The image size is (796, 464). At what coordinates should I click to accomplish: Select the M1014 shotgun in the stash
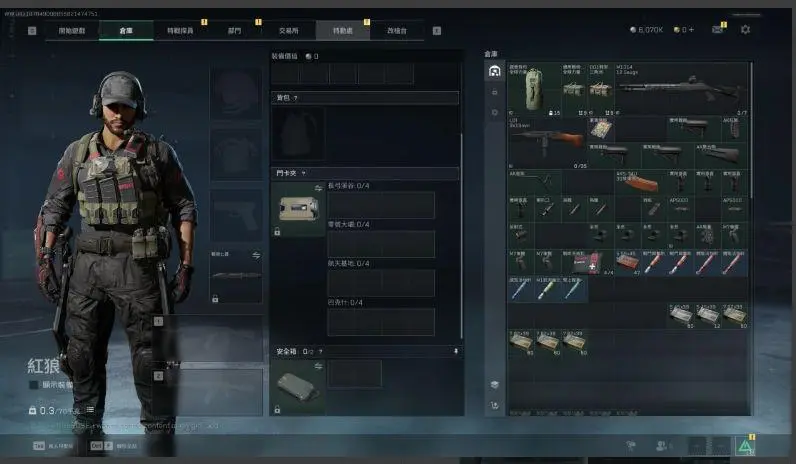(x=682, y=89)
